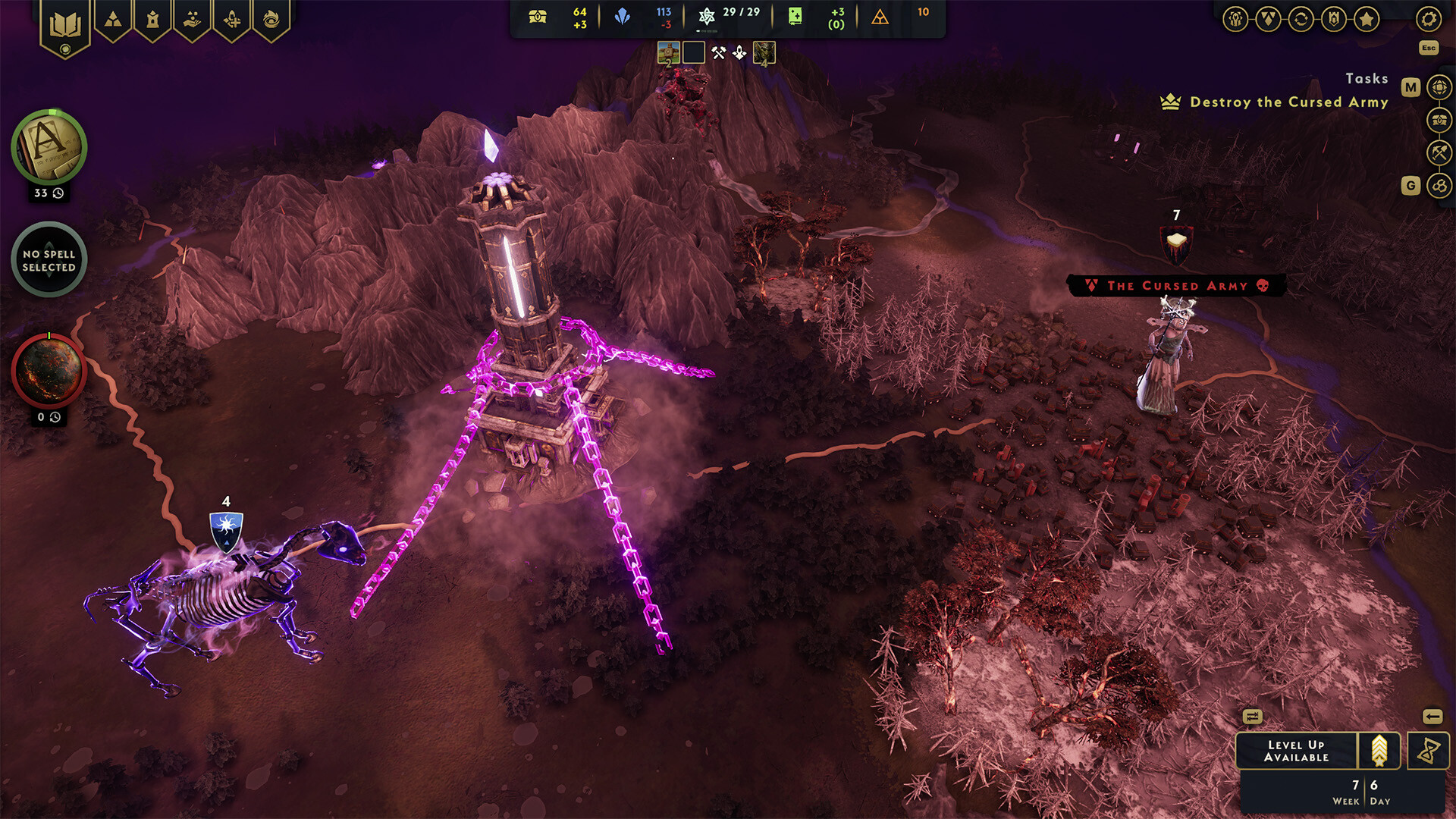Open the city tower management panel
Viewport: 1456px width, 819px height.
pos(152,18)
